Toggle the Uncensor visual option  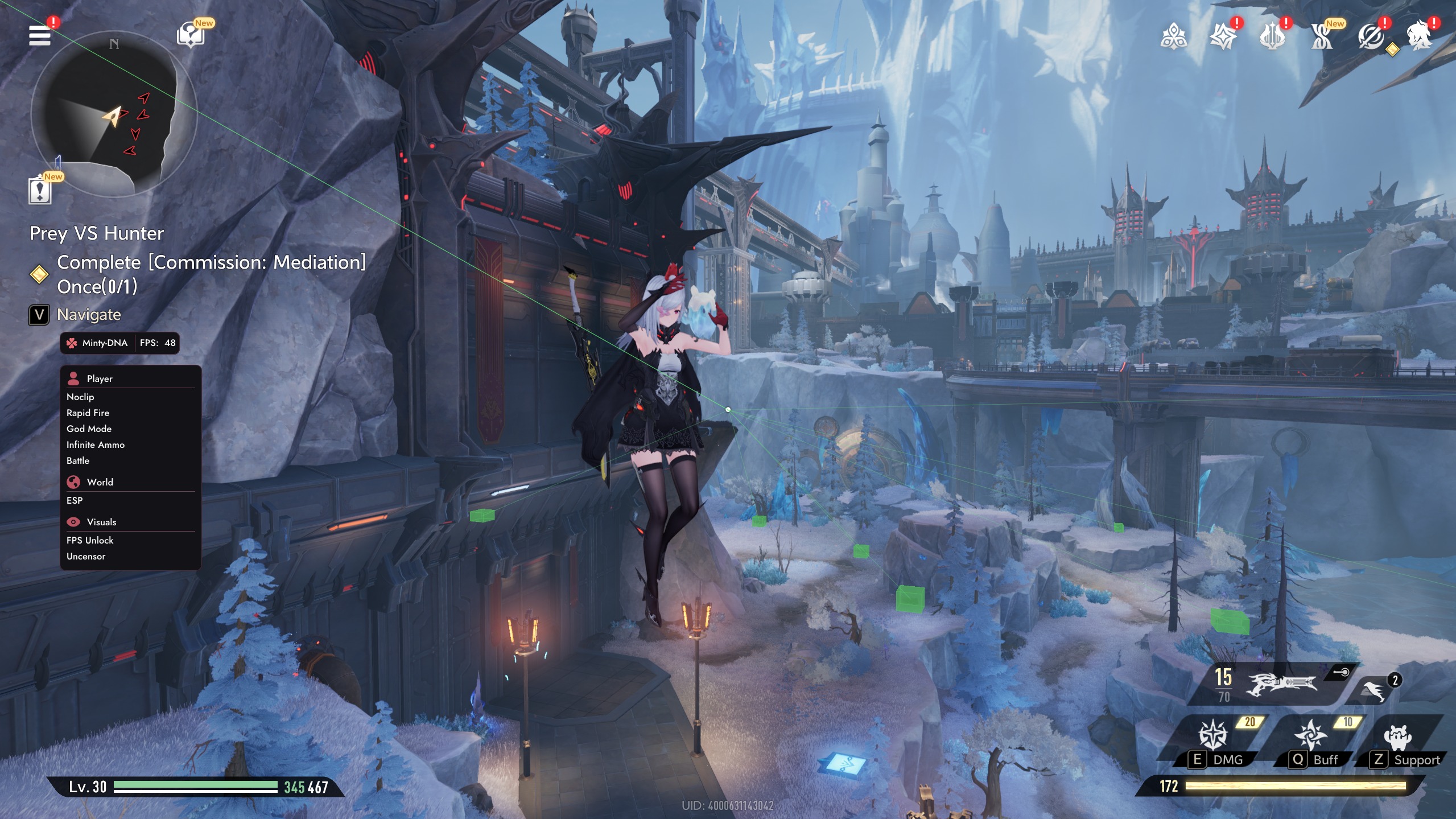[x=86, y=556]
